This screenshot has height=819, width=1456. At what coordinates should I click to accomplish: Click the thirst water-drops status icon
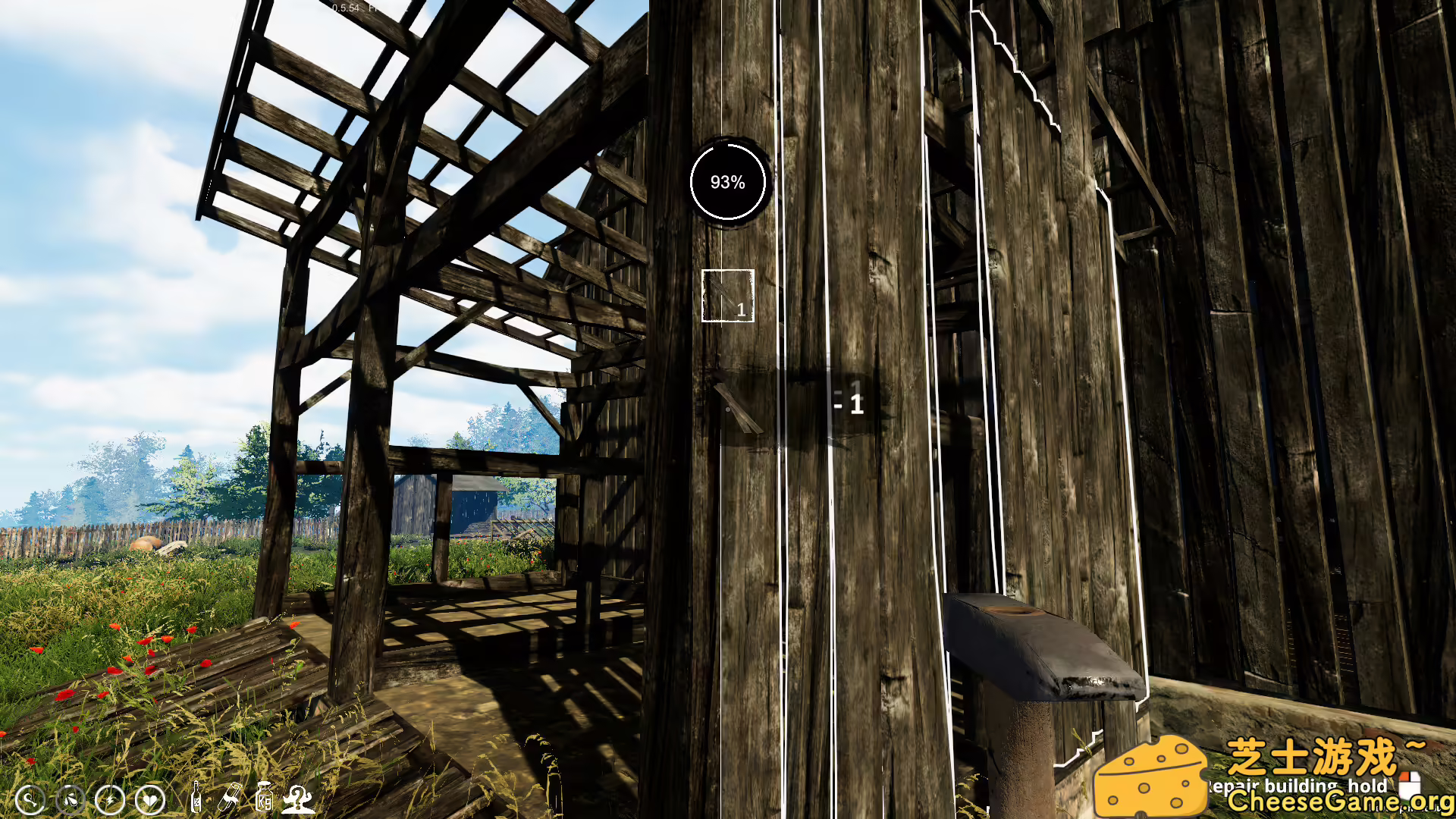(72, 800)
